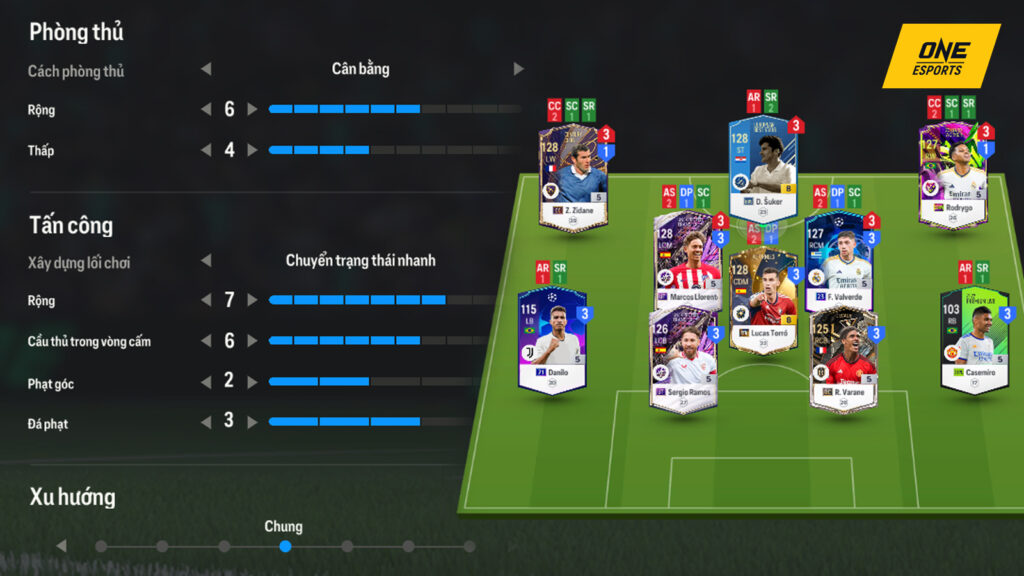Decrease defense Thấp value below 4
Viewport: 1024px width, 576px height.
[x=206, y=150]
